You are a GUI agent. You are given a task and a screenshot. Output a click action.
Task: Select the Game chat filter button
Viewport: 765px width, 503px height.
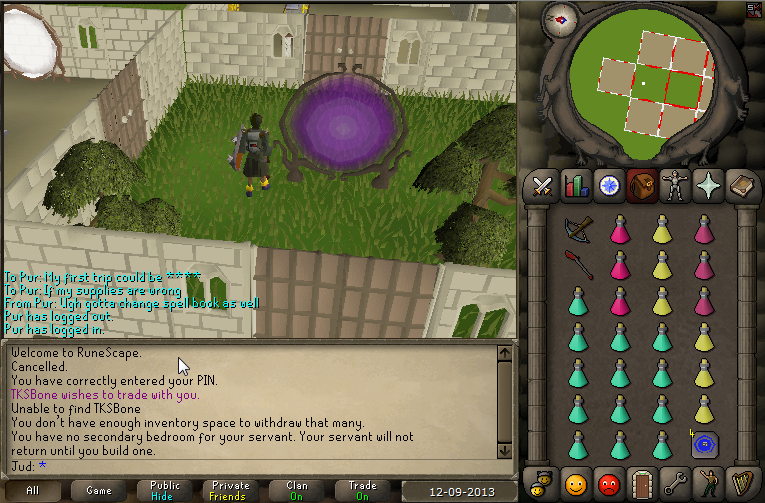98,491
